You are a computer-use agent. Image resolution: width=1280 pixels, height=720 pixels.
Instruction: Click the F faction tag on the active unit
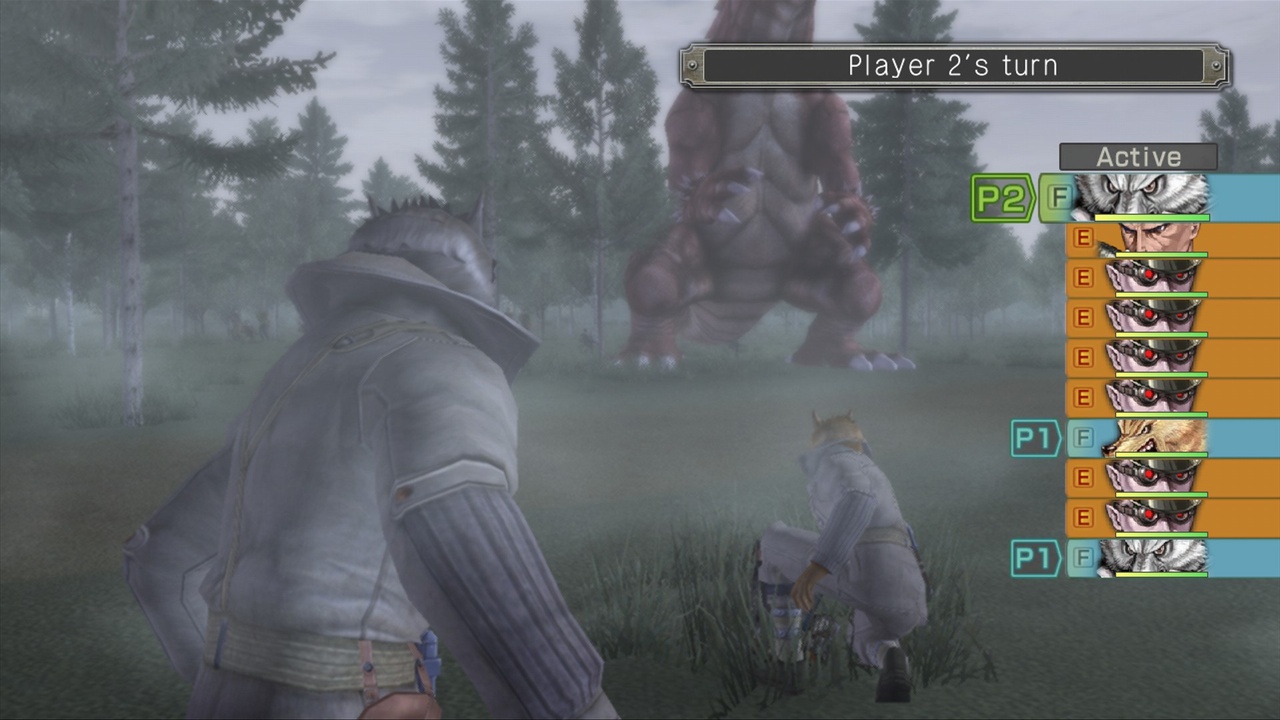[1058, 197]
